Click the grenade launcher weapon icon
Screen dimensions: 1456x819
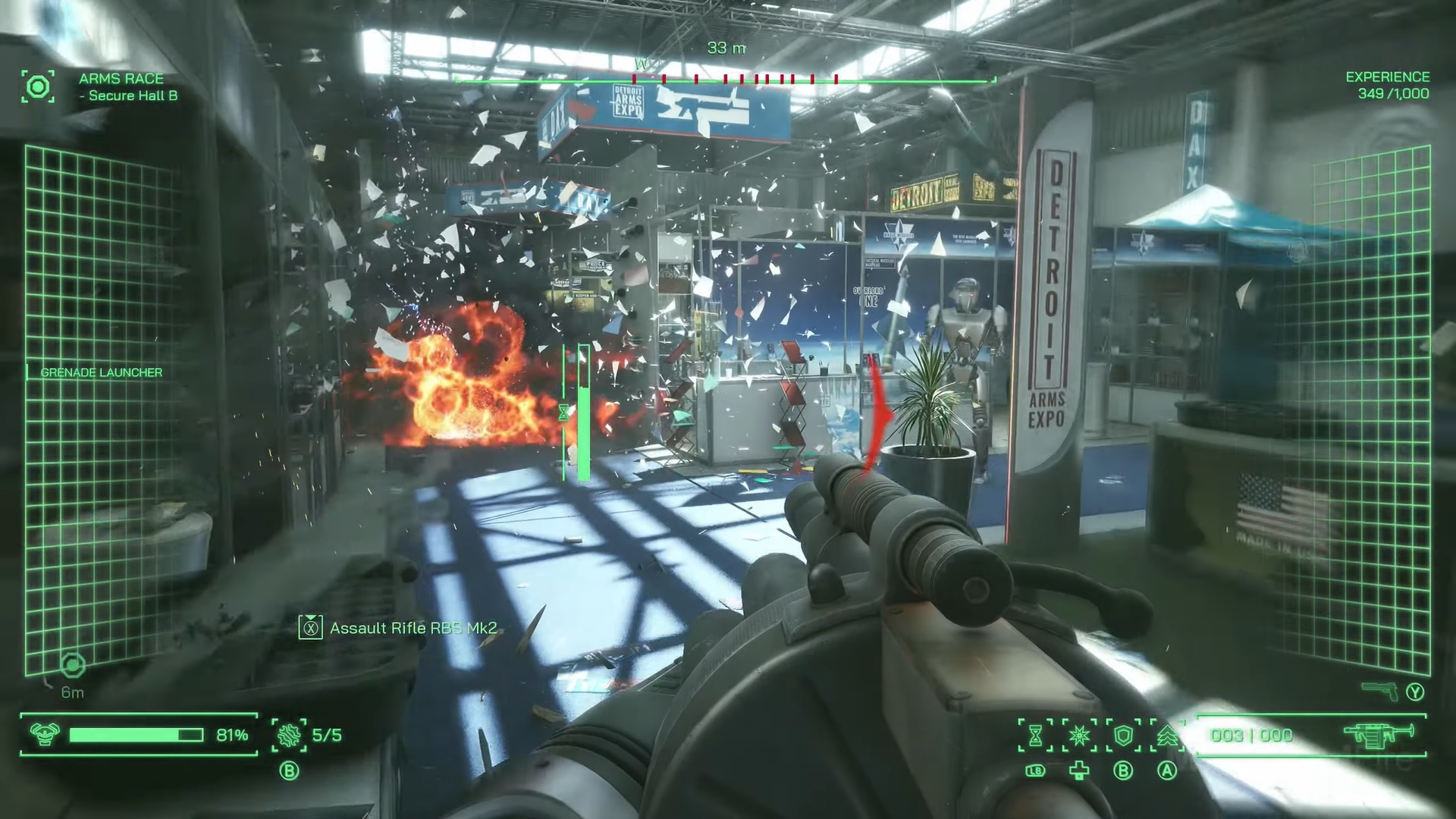pos(1379,734)
